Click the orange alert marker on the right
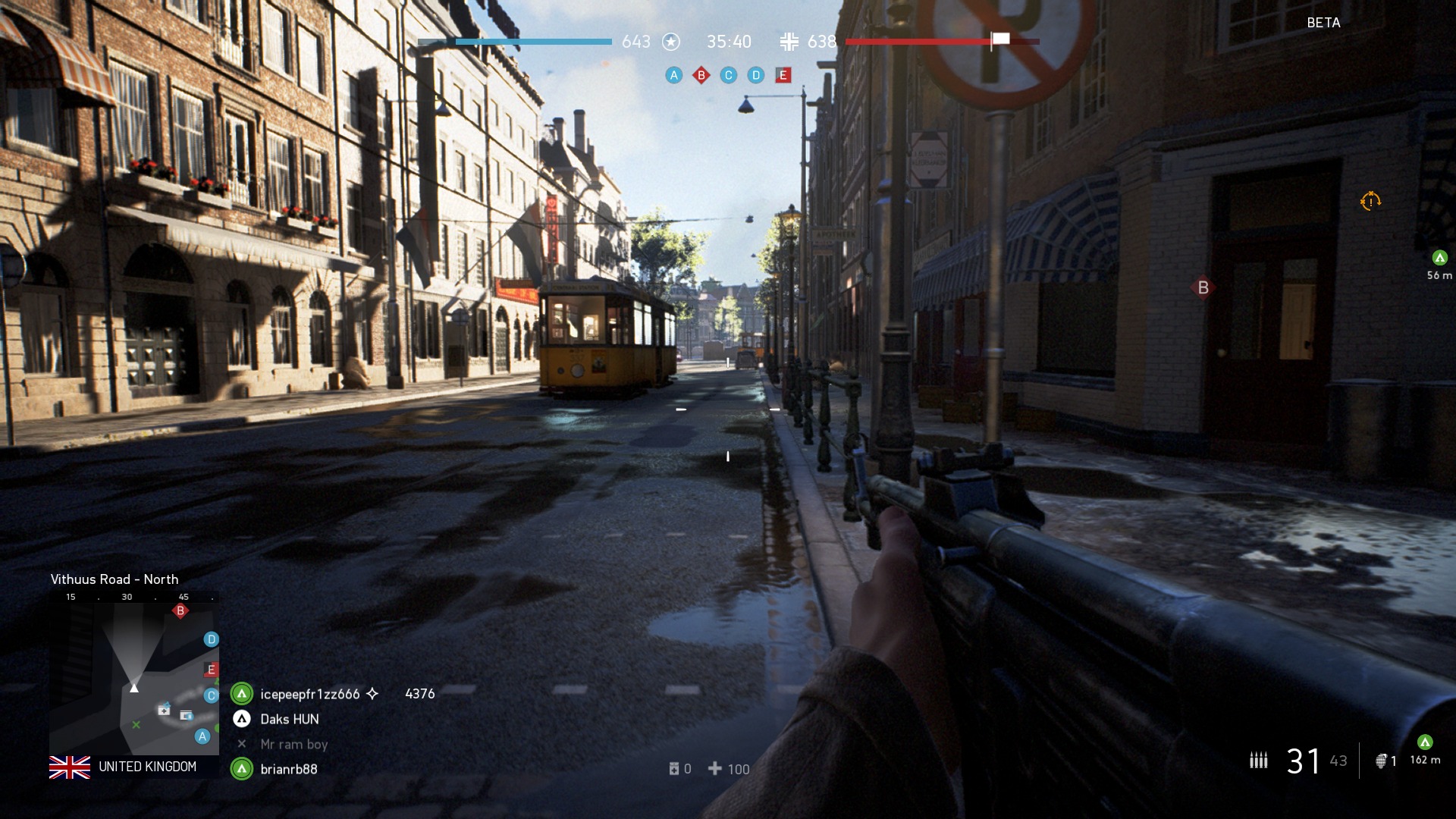Image resolution: width=1456 pixels, height=819 pixels. tap(1370, 201)
